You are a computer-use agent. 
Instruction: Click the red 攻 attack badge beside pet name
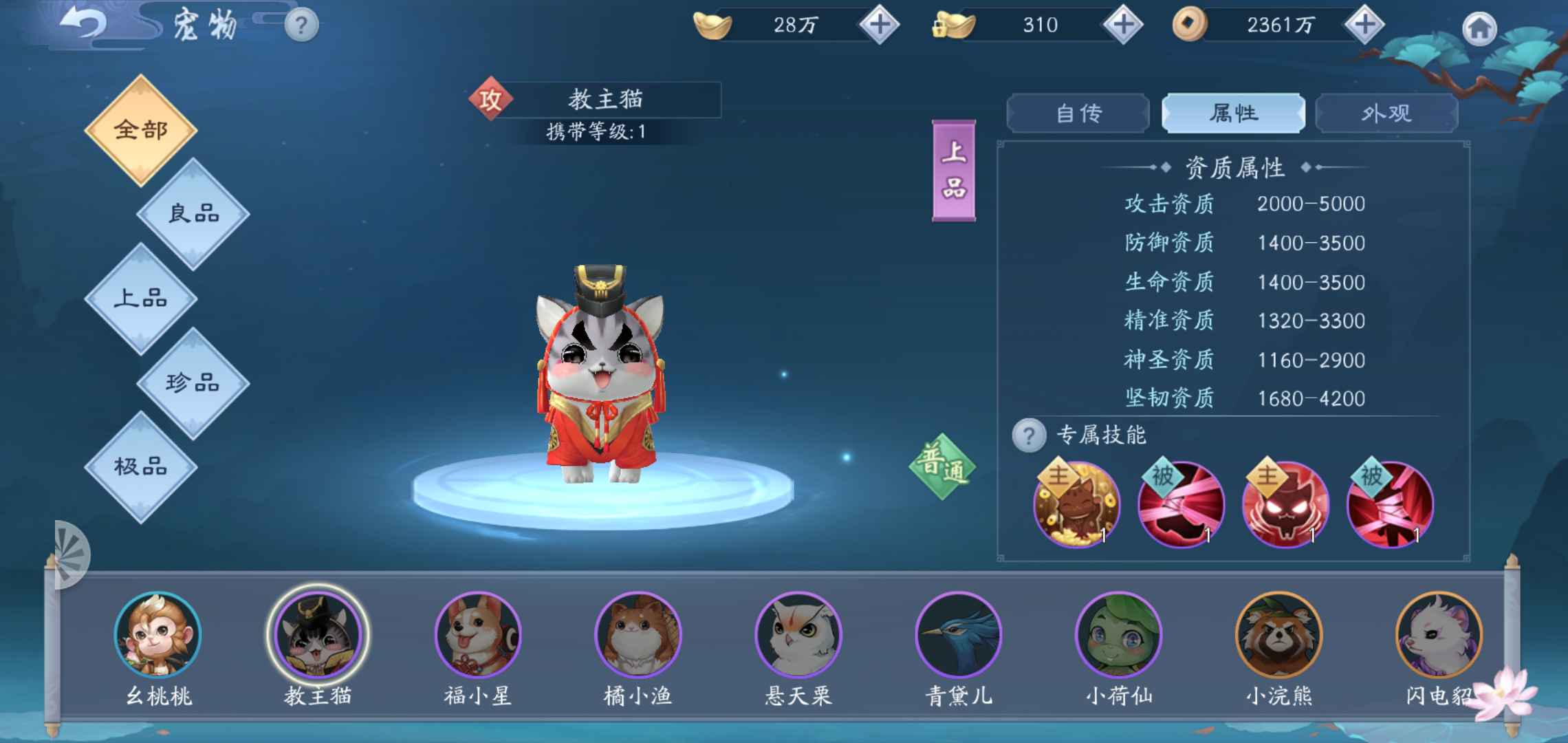(x=492, y=98)
